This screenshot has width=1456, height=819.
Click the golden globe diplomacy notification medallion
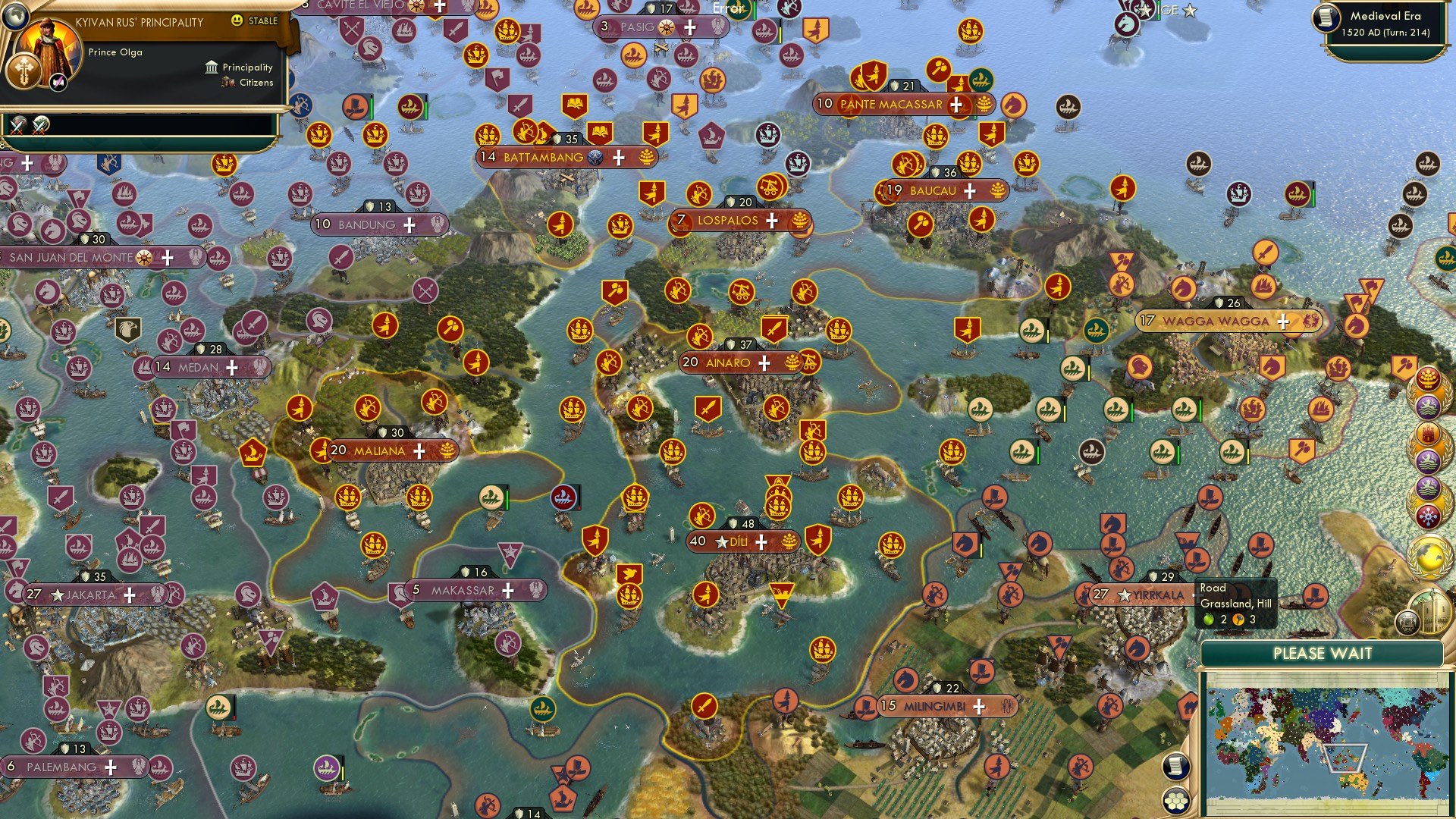click(x=1427, y=559)
